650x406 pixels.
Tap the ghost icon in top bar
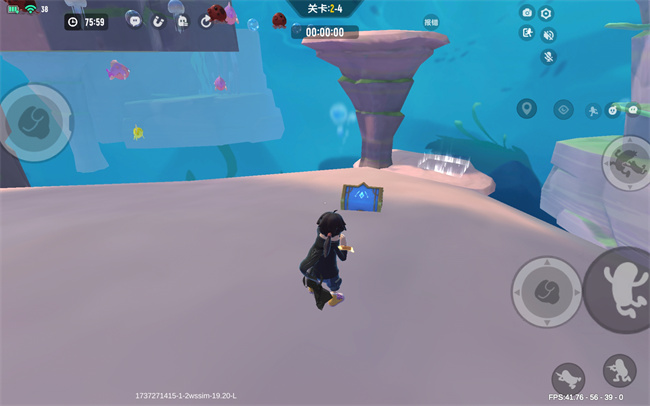coord(182,20)
